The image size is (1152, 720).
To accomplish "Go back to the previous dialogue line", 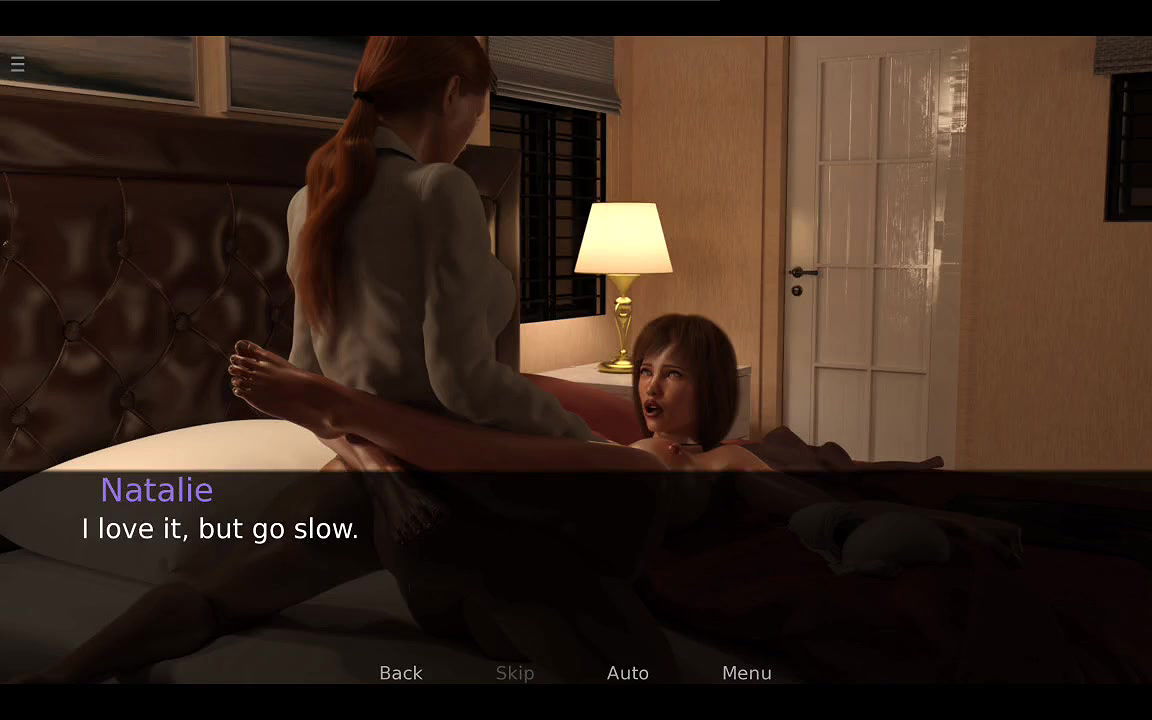I will (x=400, y=673).
